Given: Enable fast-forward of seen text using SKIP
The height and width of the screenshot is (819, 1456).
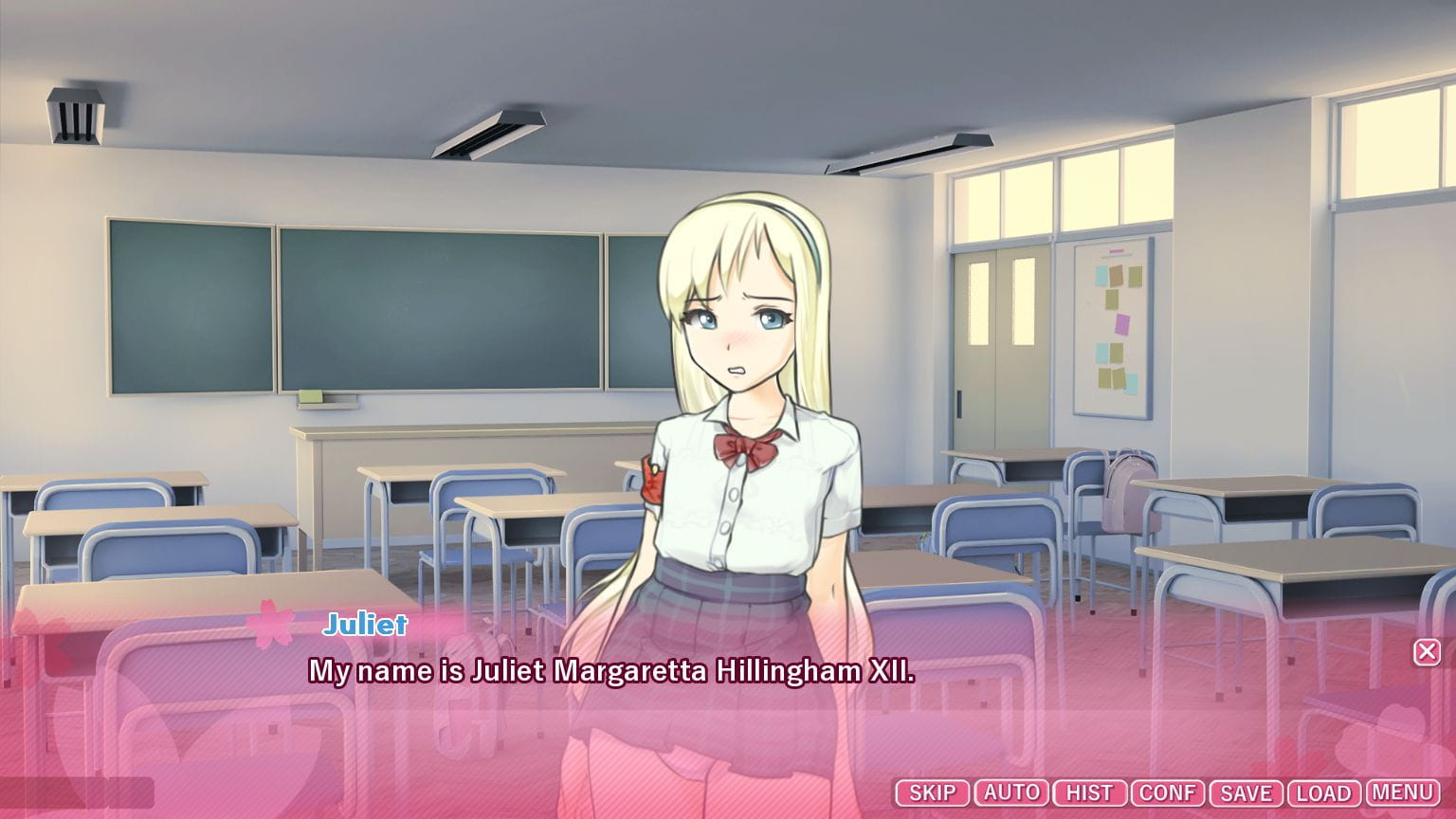Looking at the screenshot, I should [x=932, y=792].
